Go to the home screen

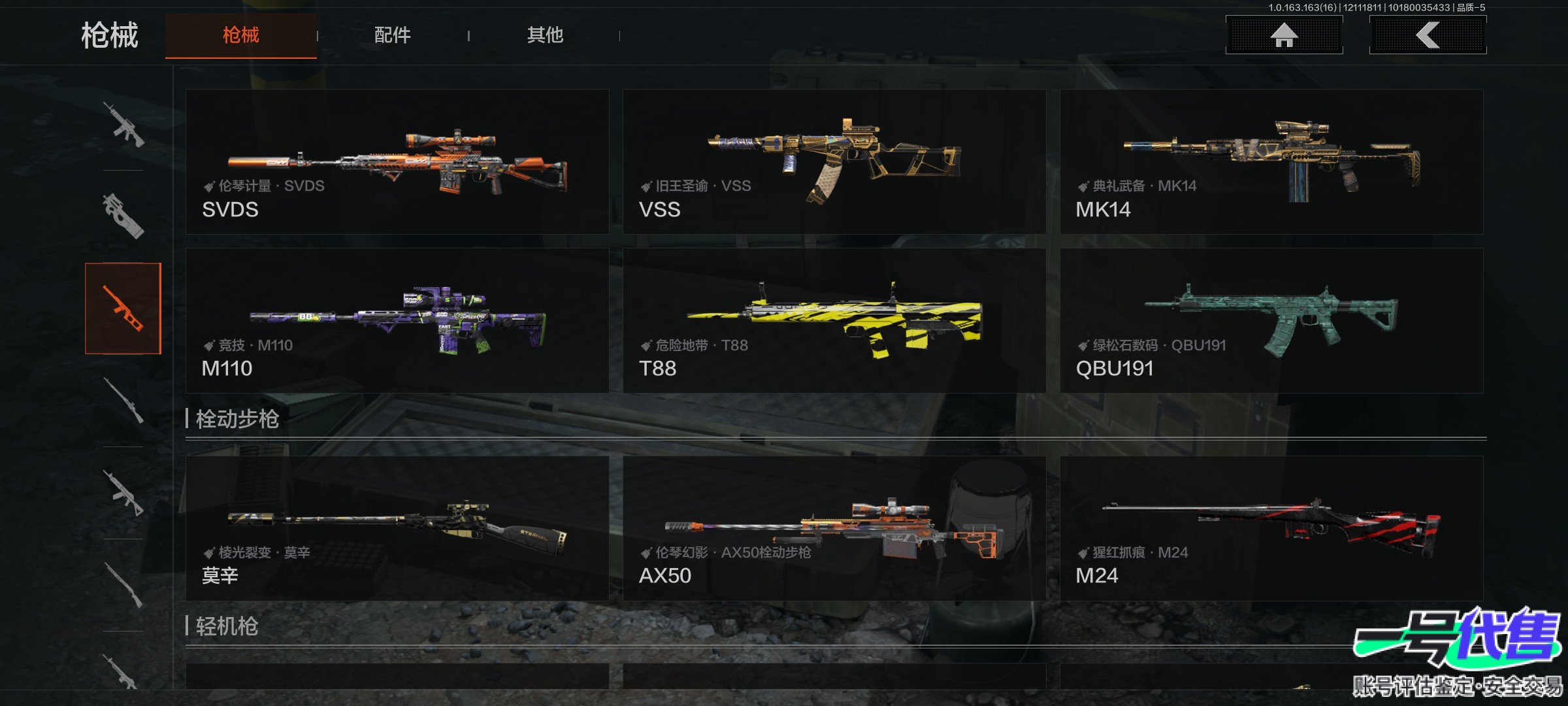pos(1284,35)
